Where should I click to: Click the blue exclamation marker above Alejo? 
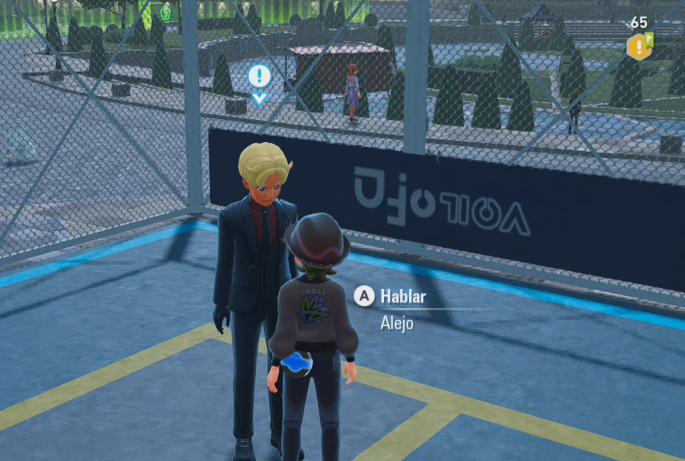click(x=259, y=75)
